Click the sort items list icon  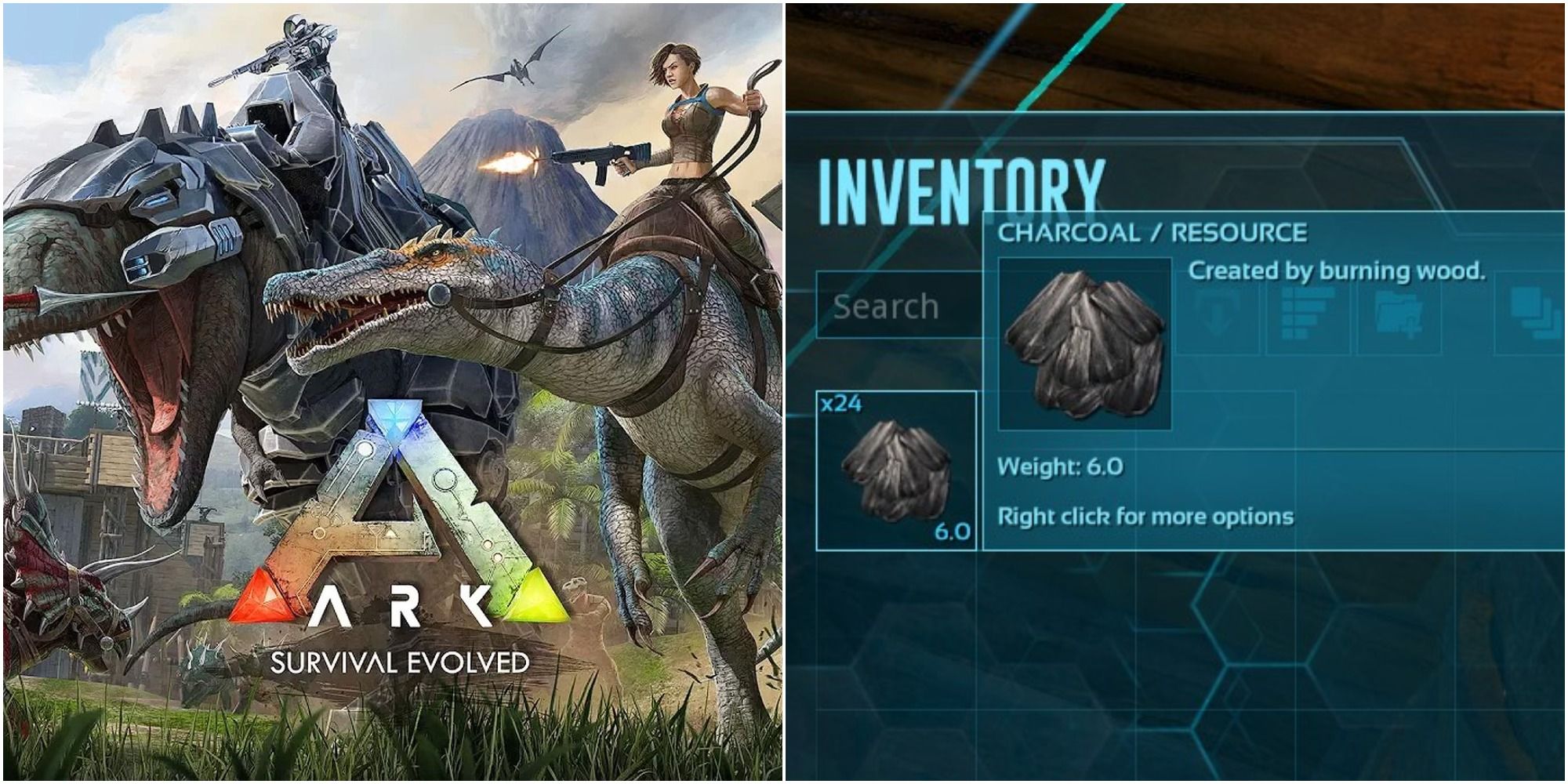1308,313
